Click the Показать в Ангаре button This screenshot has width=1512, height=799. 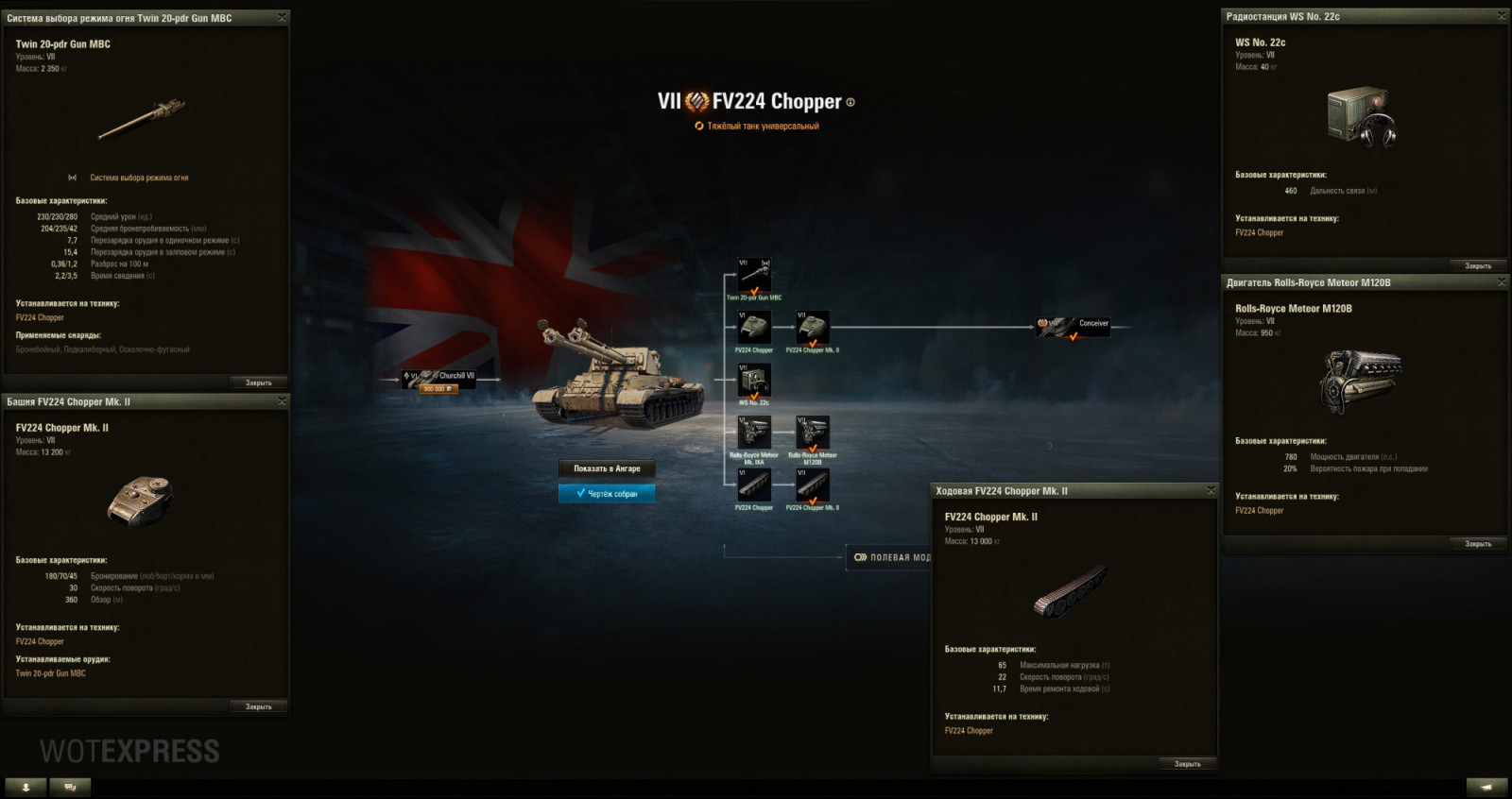(608, 468)
